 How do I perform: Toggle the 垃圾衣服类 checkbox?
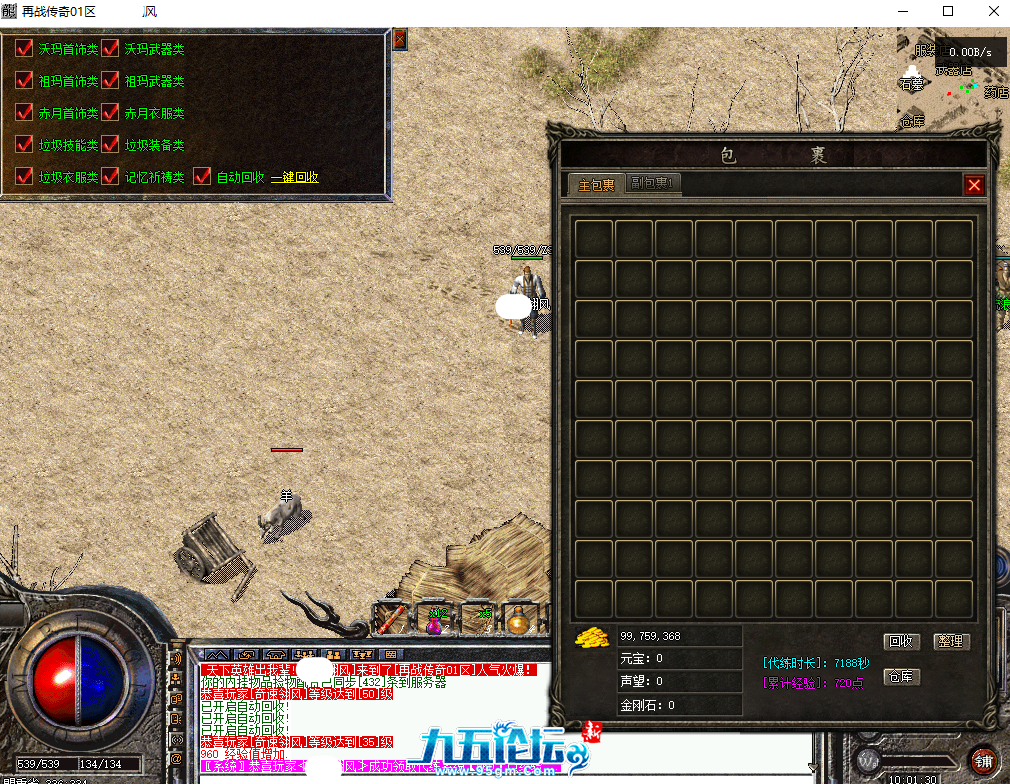pos(25,177)
